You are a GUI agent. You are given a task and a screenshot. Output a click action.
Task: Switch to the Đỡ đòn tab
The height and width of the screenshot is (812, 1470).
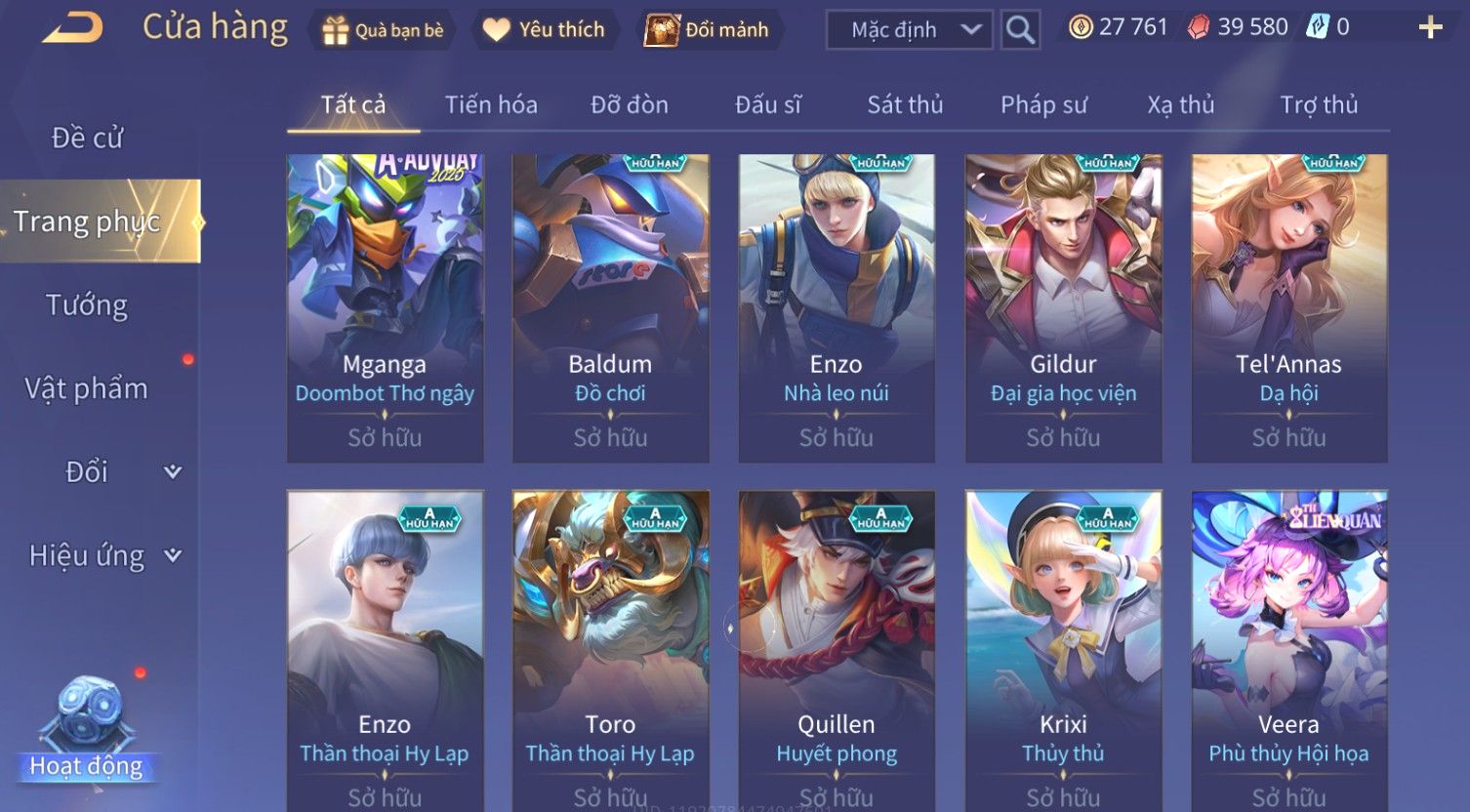(630, 104)
